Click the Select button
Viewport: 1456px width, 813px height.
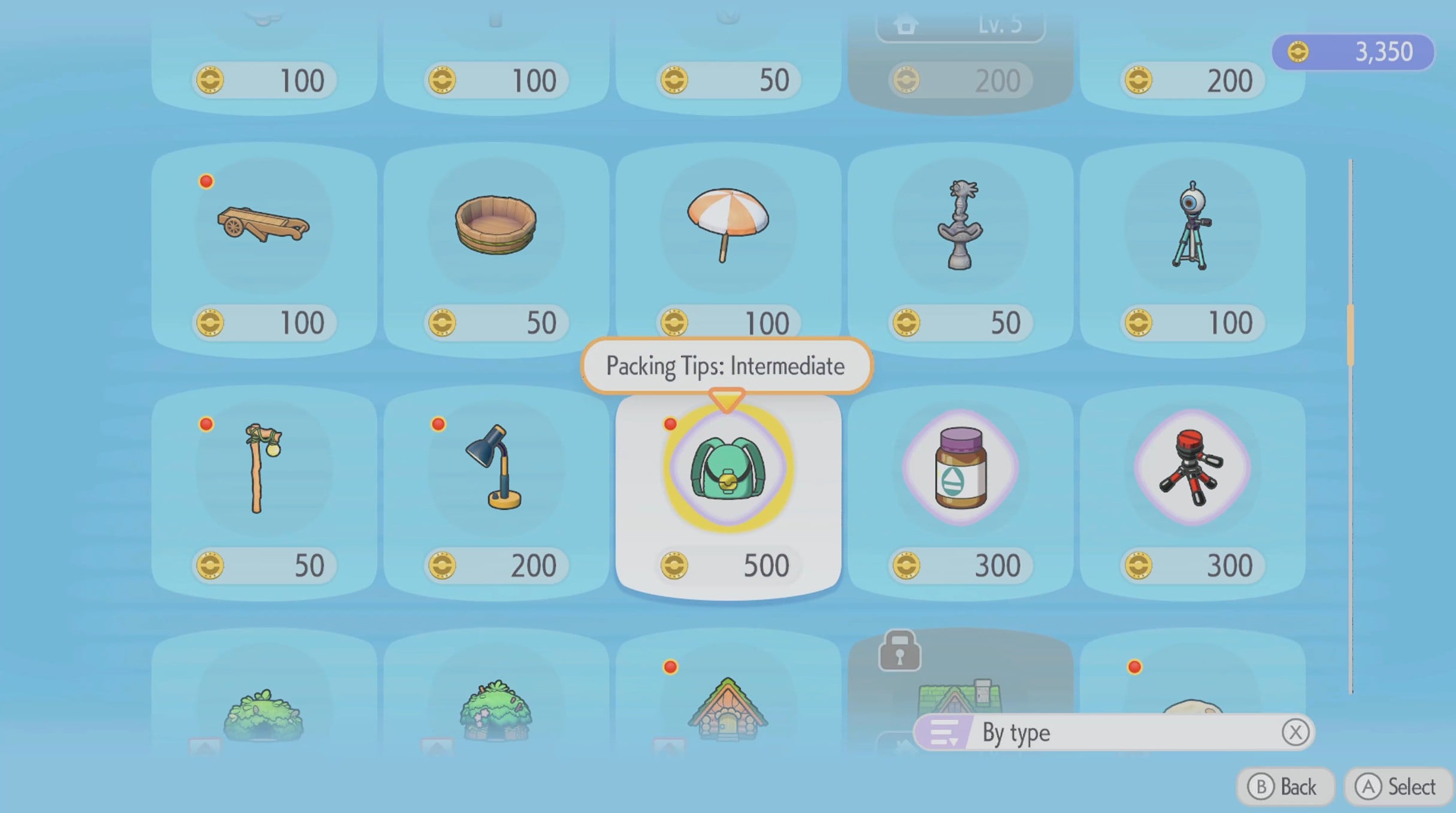1397,786
